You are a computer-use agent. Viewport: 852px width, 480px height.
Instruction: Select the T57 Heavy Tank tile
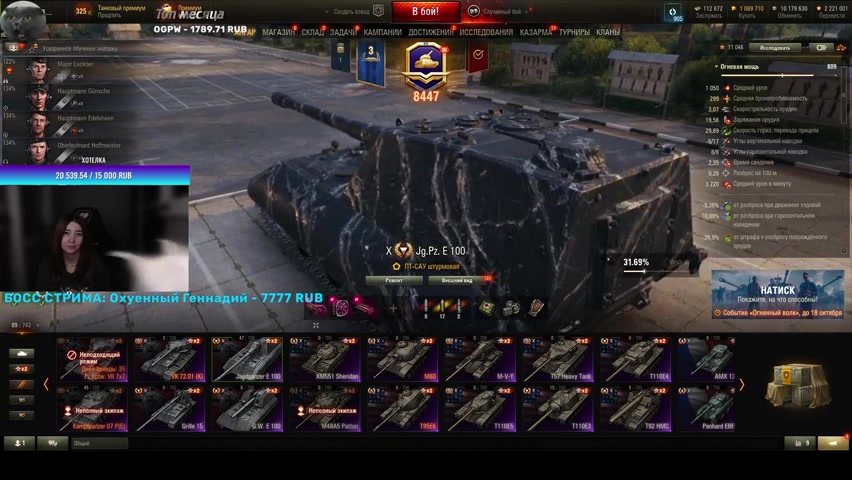pos(558,359)
